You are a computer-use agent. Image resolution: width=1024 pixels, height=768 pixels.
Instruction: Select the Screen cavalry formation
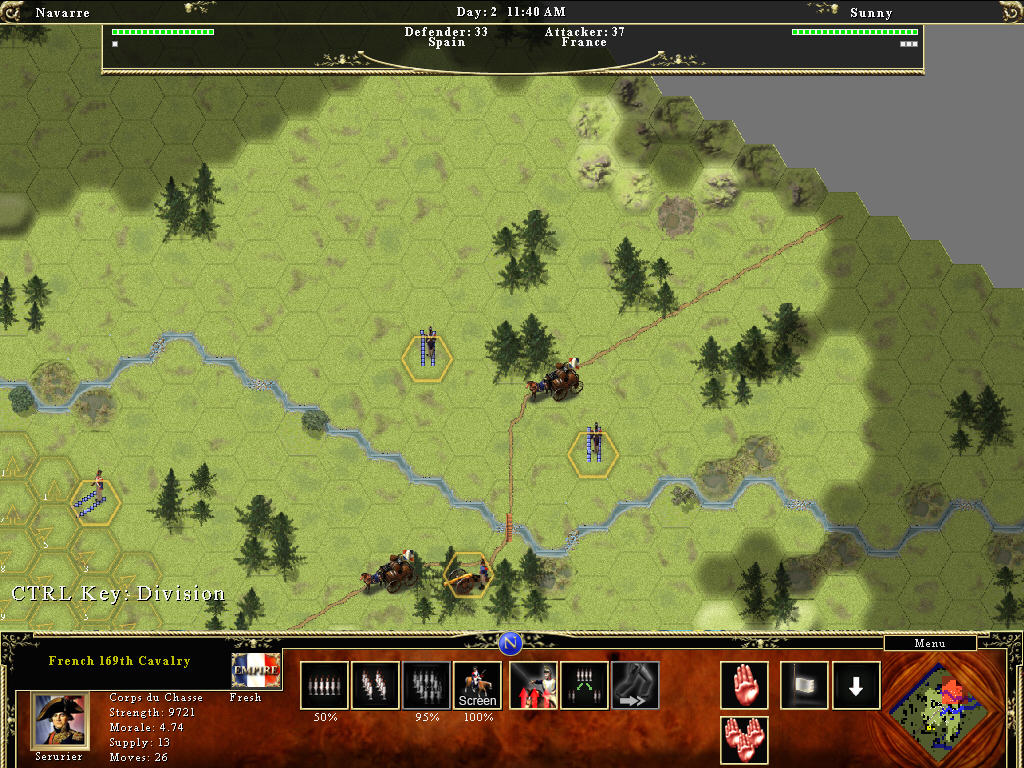[477, 685]
